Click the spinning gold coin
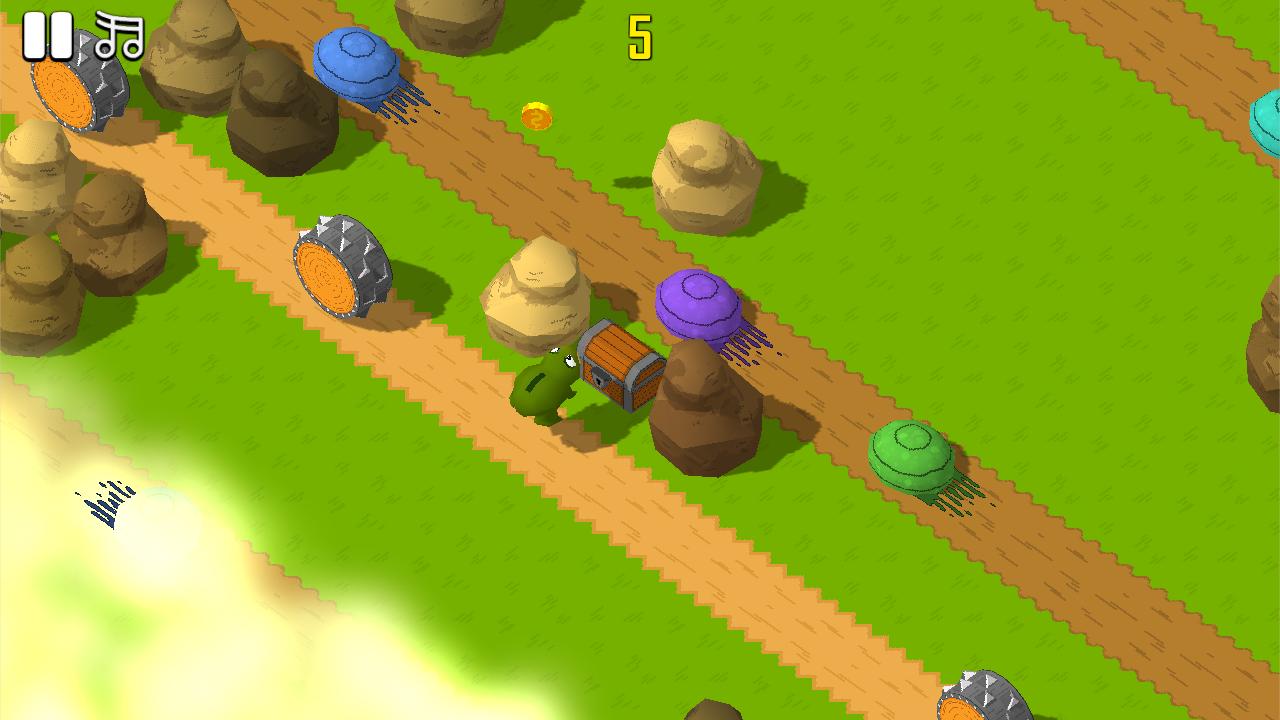 click(535, 118)
